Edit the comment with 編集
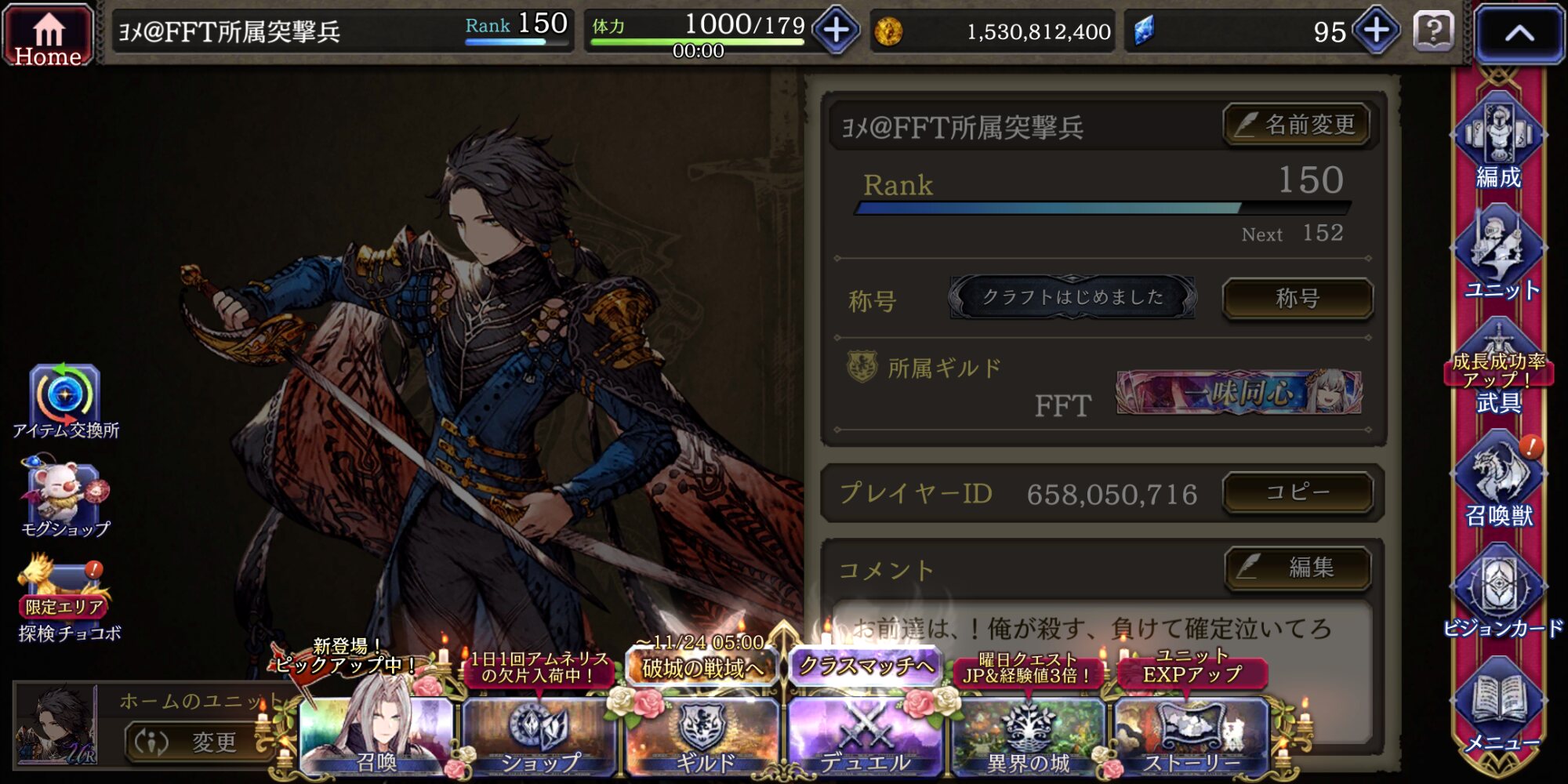 point(1297,568)
